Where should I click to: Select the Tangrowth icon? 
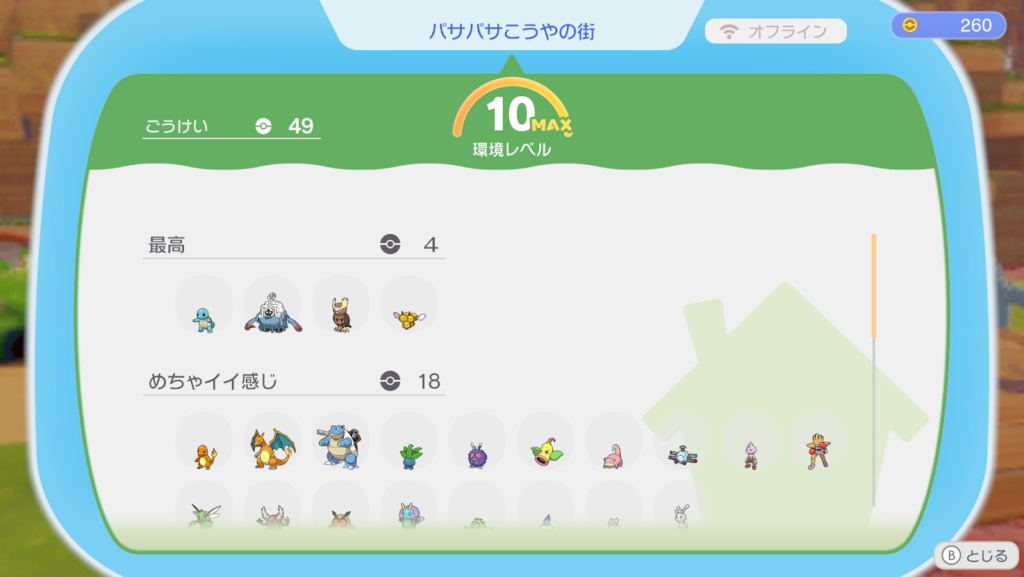pyautogui.click(x=272, y=315)
